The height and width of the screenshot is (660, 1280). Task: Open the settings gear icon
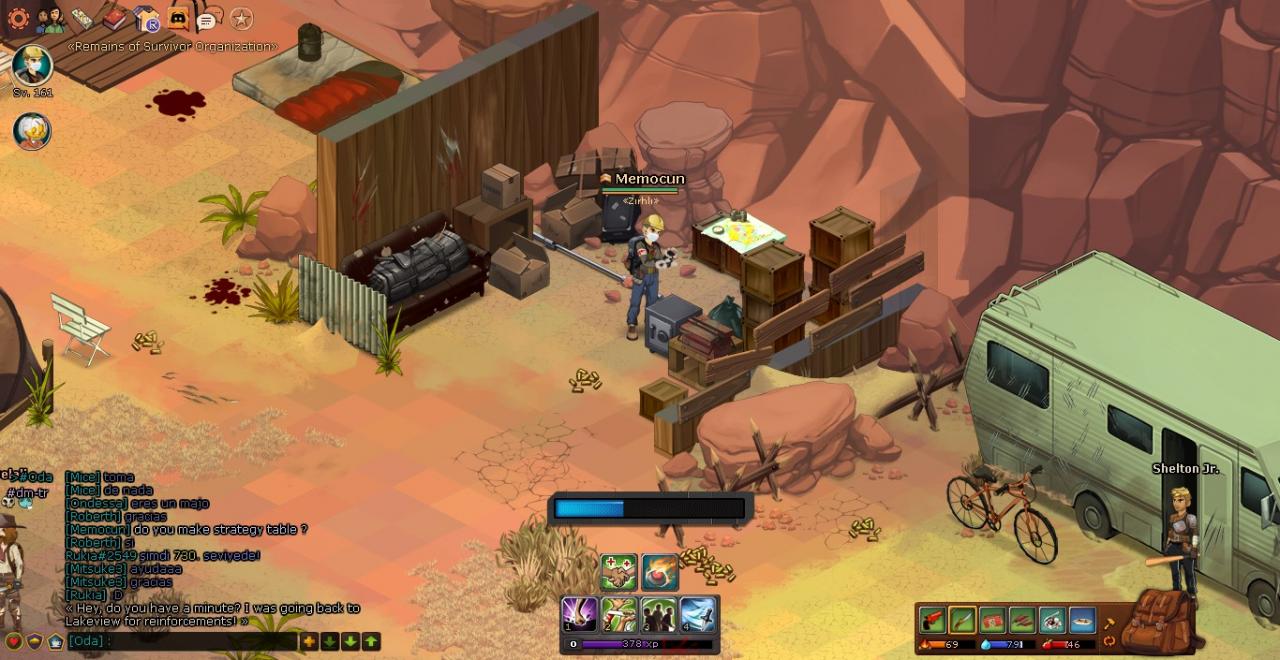[18, 18]
